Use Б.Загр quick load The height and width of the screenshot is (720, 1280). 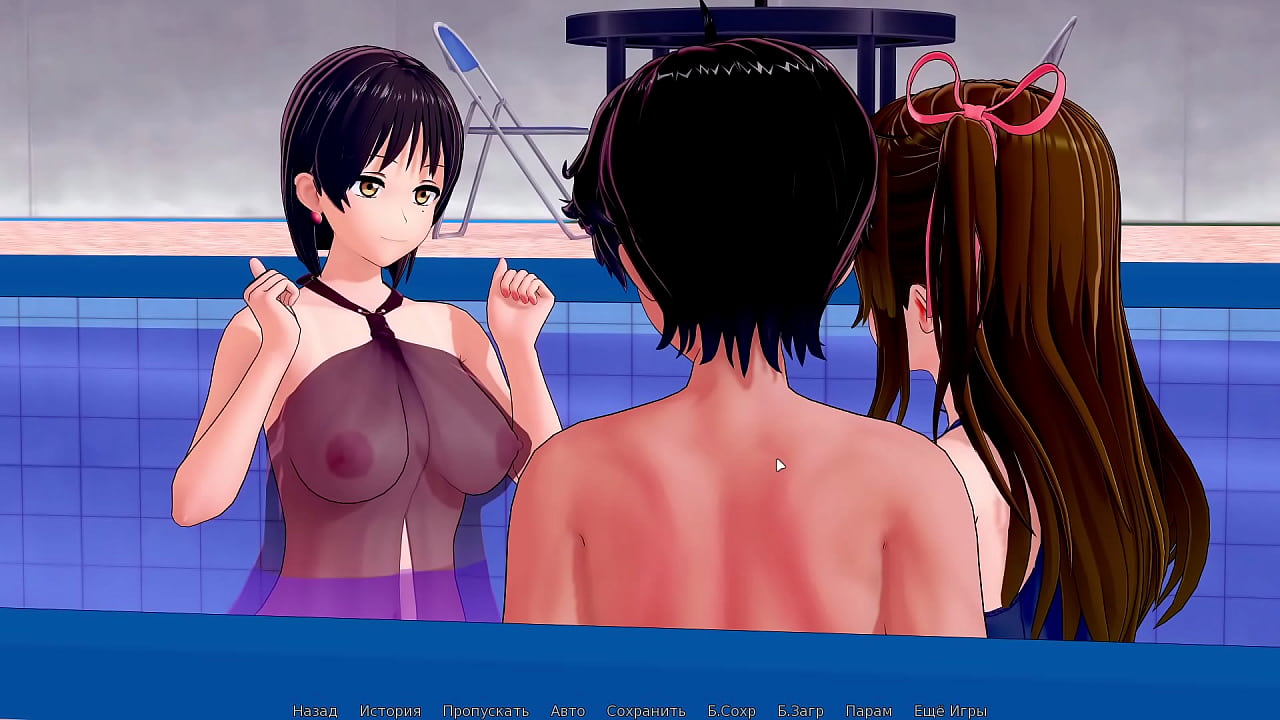tap(800, 711)
